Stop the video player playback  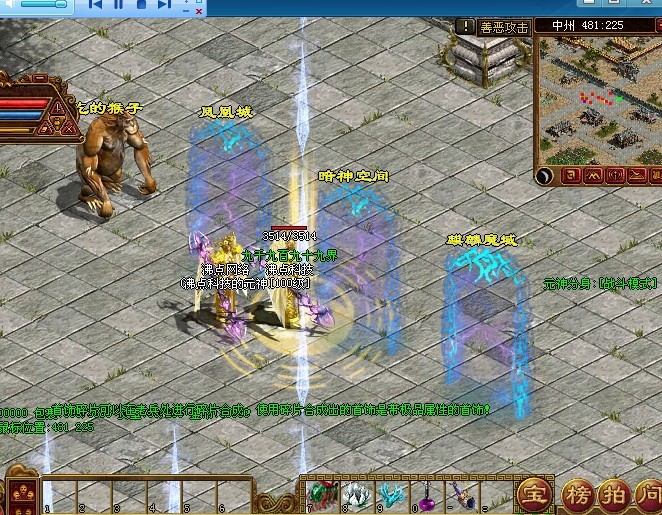point(141,5)
